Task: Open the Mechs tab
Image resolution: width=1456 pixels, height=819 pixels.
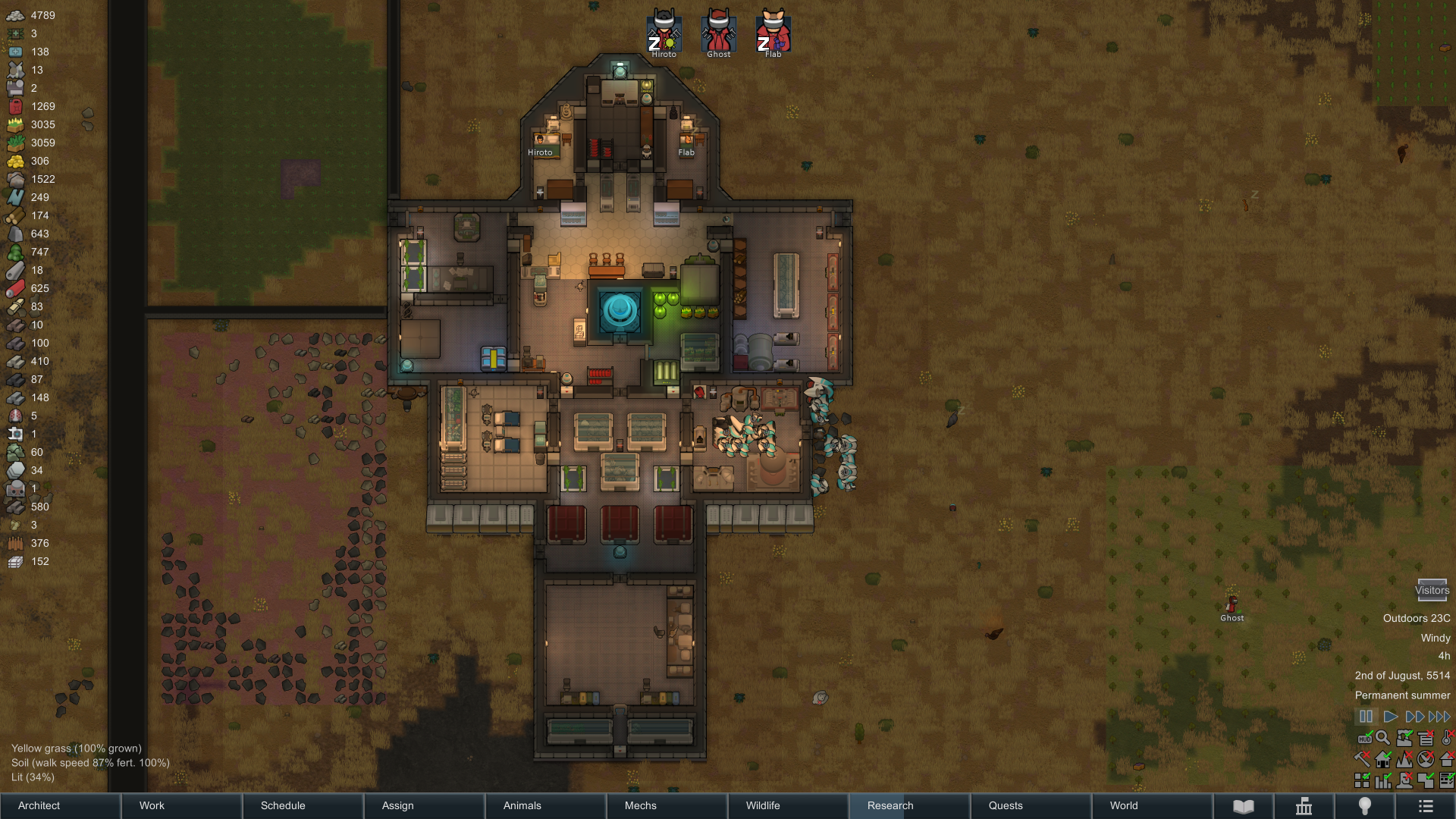Action: click(x=667, y=805)
